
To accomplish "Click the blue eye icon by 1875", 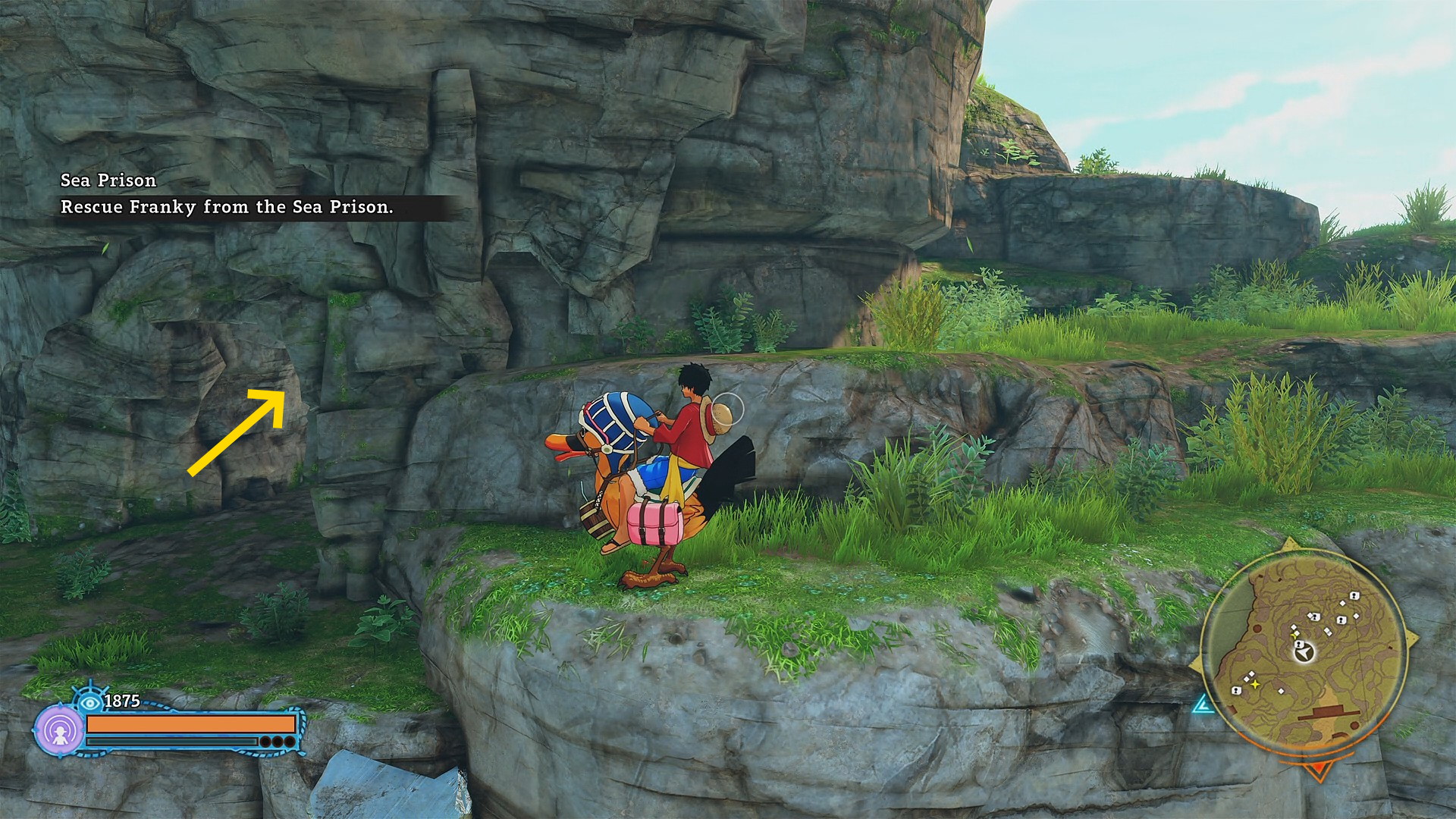I will pyautogui.click(x=90, y=701).
